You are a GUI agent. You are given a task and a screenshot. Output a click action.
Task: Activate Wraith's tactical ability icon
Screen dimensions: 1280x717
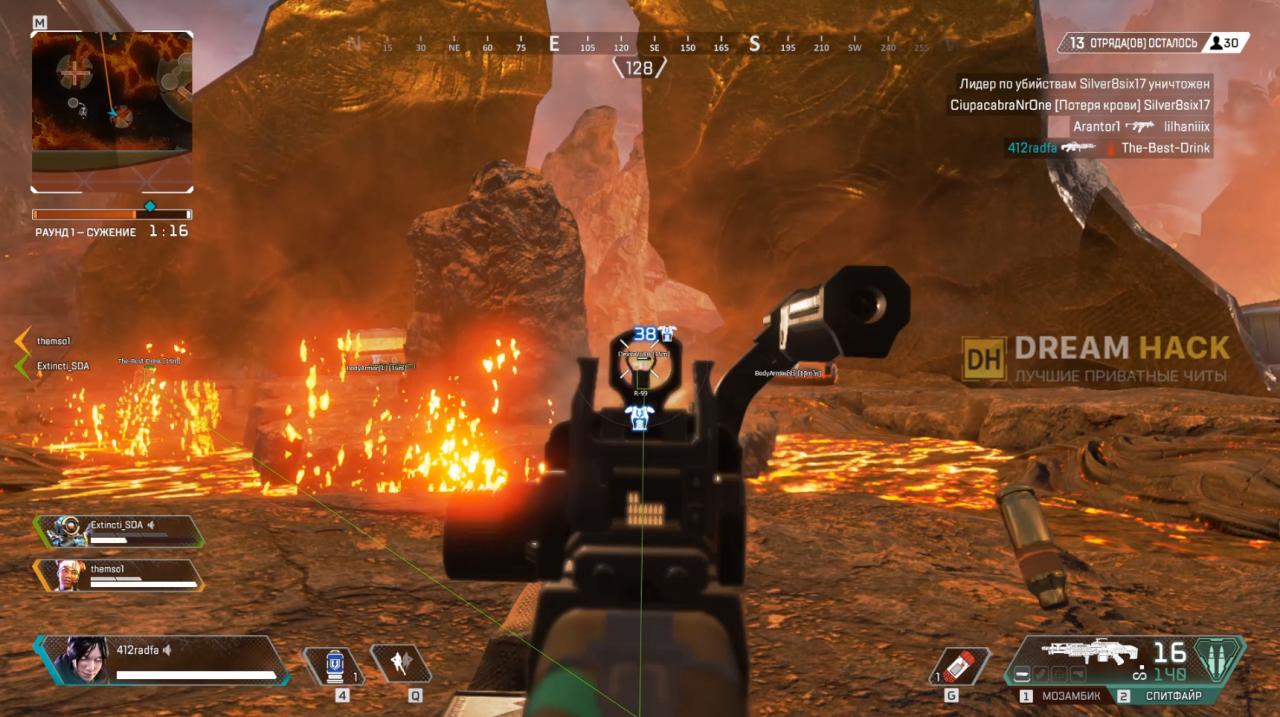(x=400, y=663)
